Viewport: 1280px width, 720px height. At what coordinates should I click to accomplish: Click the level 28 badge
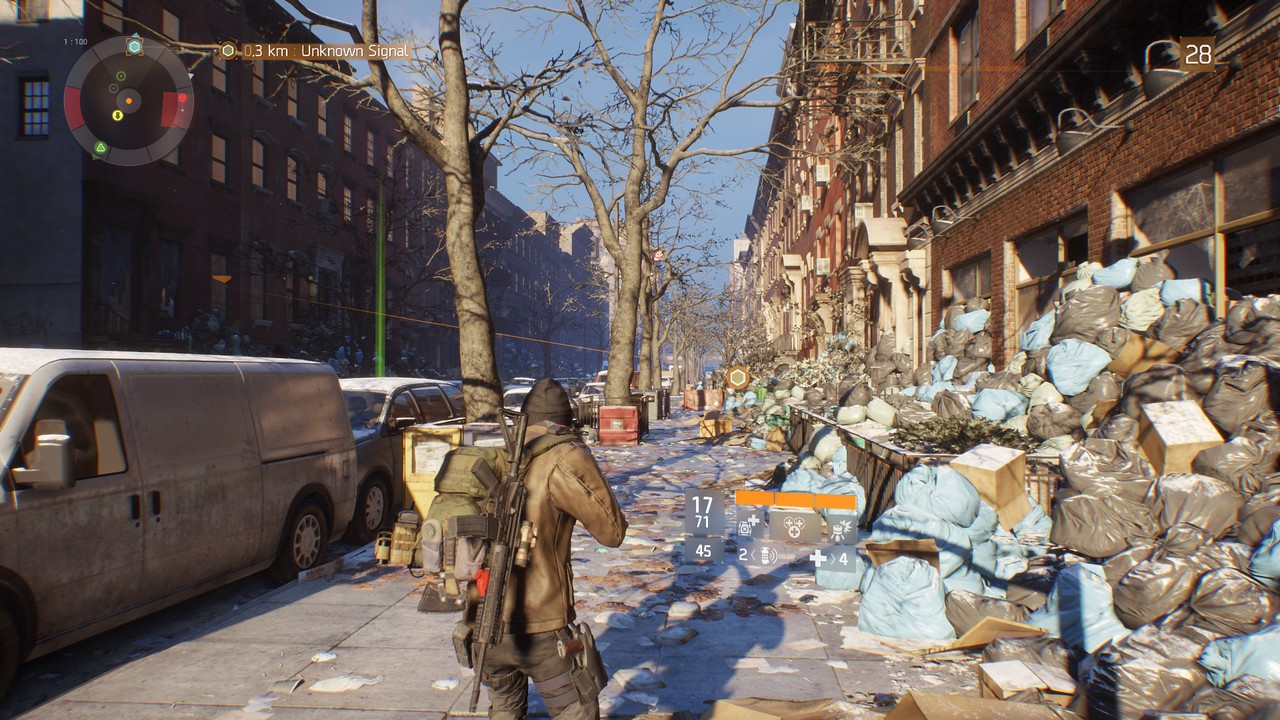(1198, 55)
